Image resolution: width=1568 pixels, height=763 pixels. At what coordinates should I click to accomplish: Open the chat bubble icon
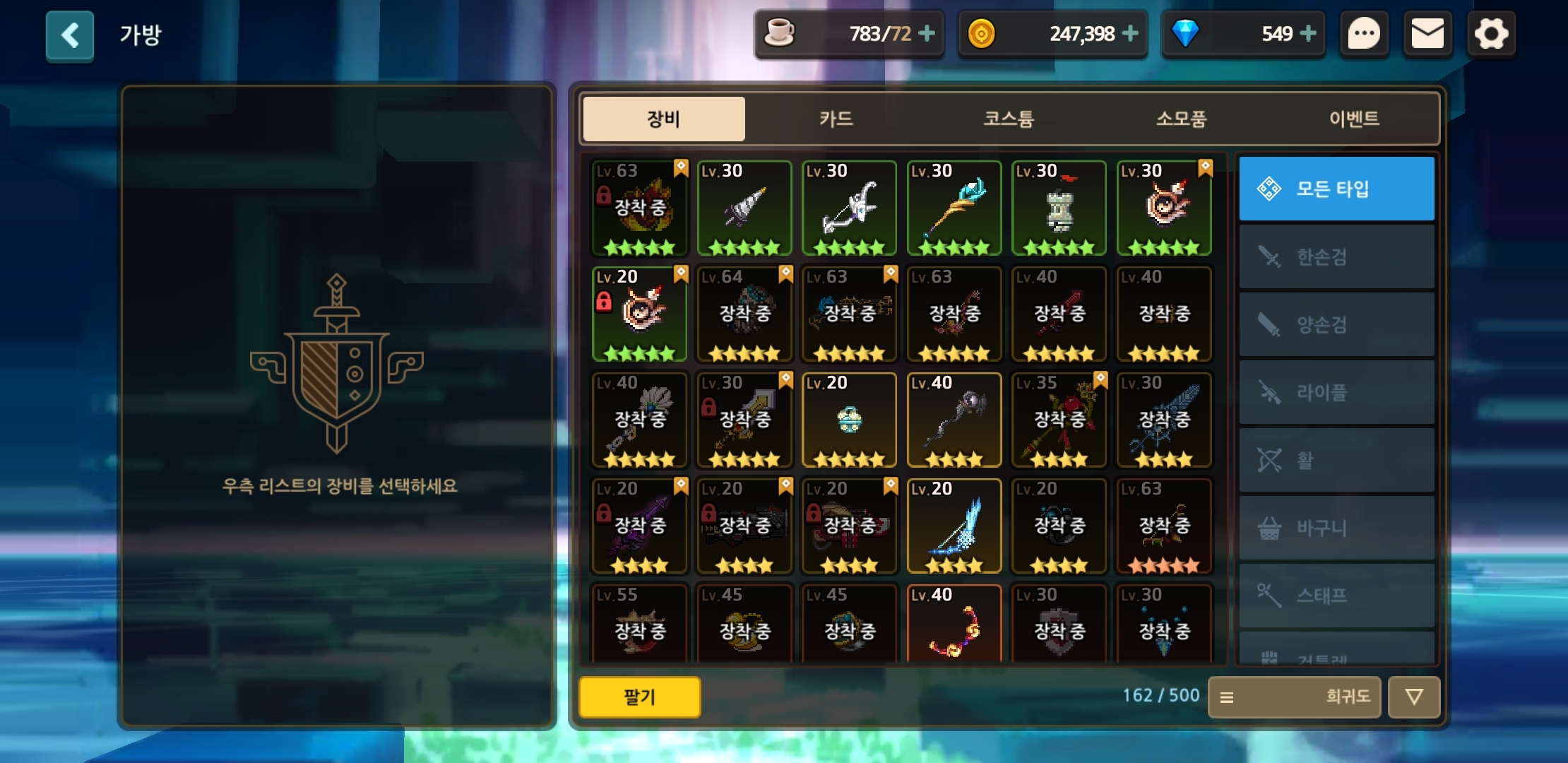[1364, 34]
